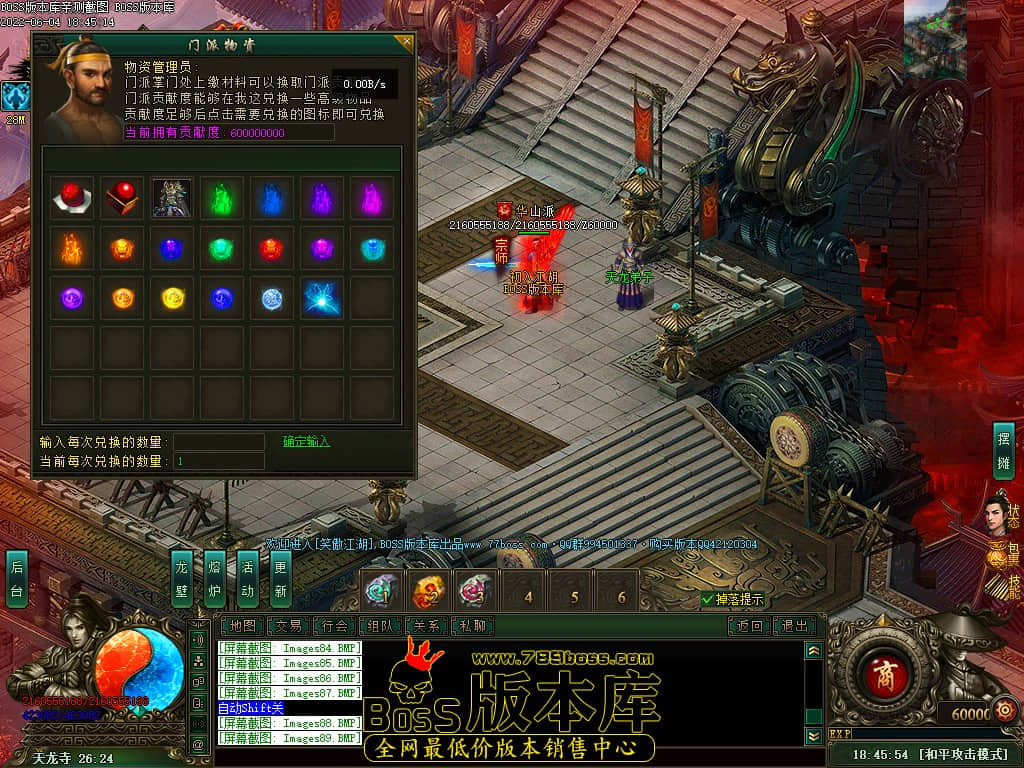Choose the orange flame item
The image size is (1024, 768).
click(72, 248)
